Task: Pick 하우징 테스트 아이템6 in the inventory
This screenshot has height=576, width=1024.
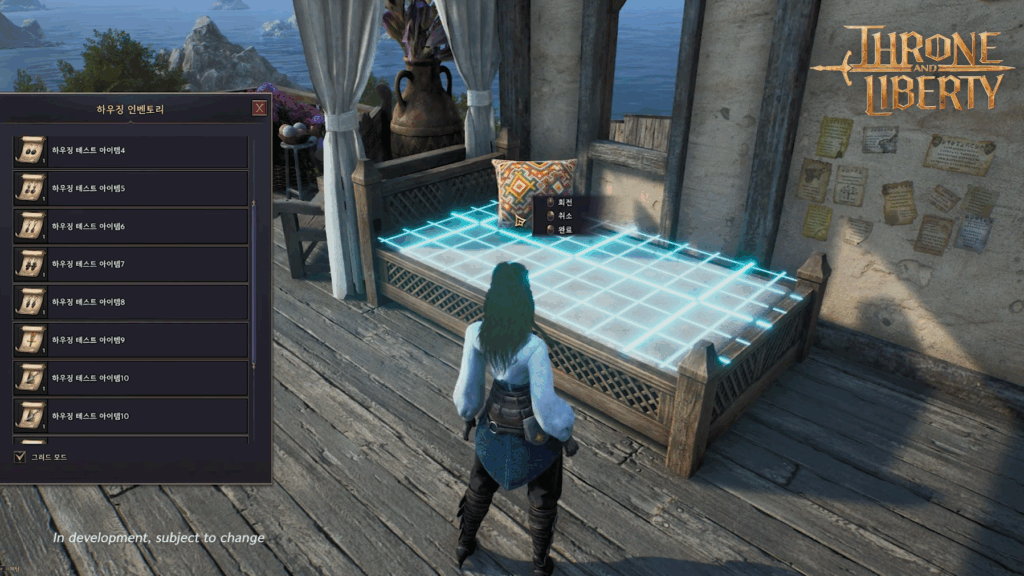Action: pos(131,227)
